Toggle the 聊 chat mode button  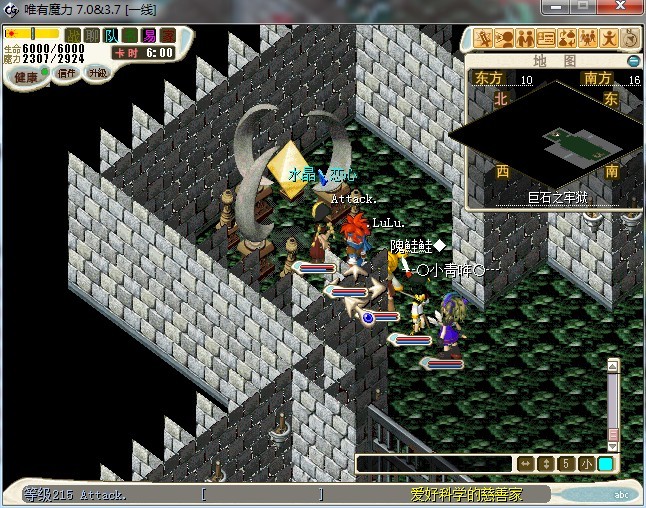point(92,35)
